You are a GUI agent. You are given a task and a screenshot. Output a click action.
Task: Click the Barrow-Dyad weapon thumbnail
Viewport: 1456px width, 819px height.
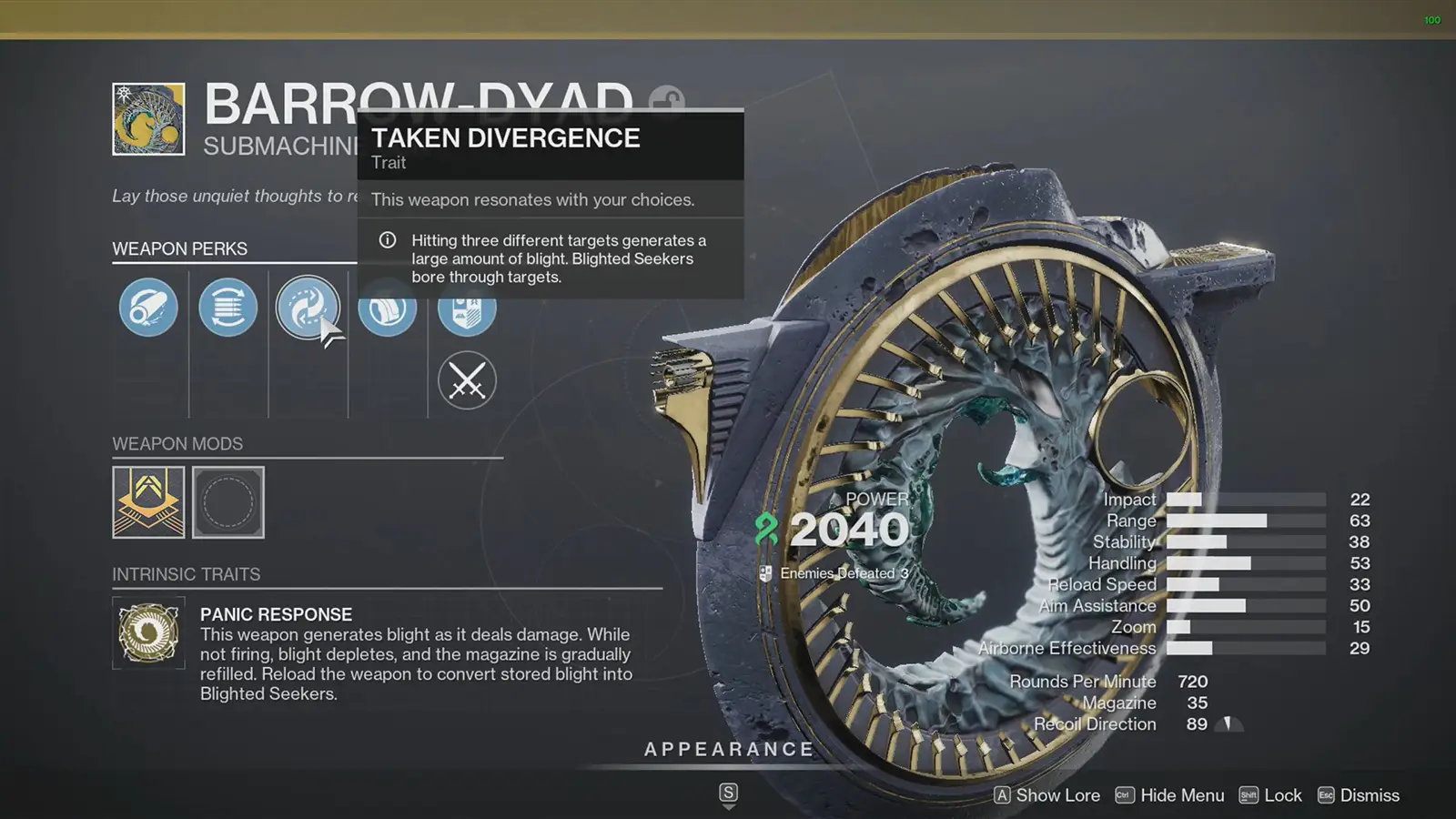pyautogui.click(x=147, y=119)
